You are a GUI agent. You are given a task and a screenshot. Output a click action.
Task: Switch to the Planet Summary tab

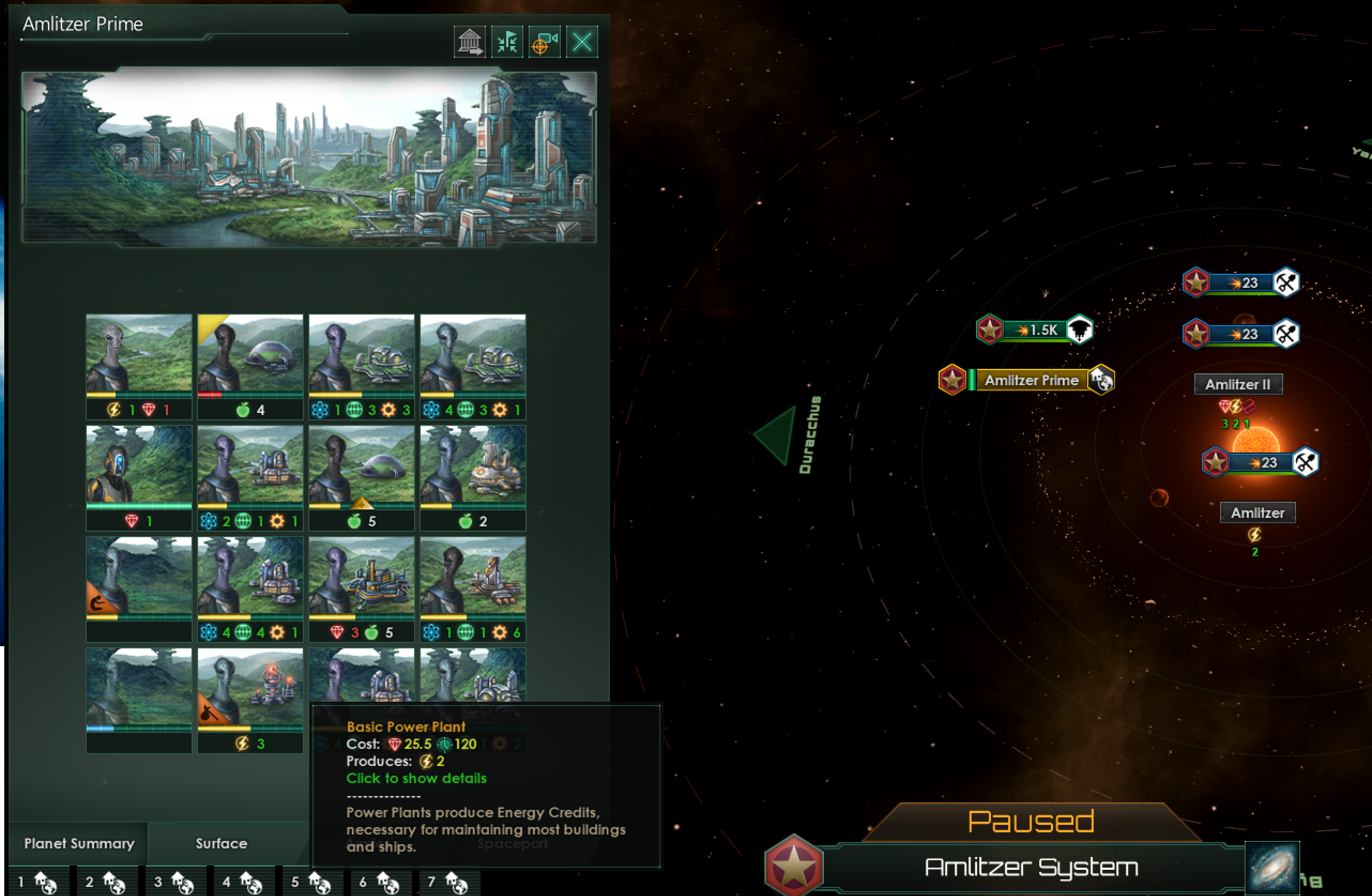tap(79, 843)
